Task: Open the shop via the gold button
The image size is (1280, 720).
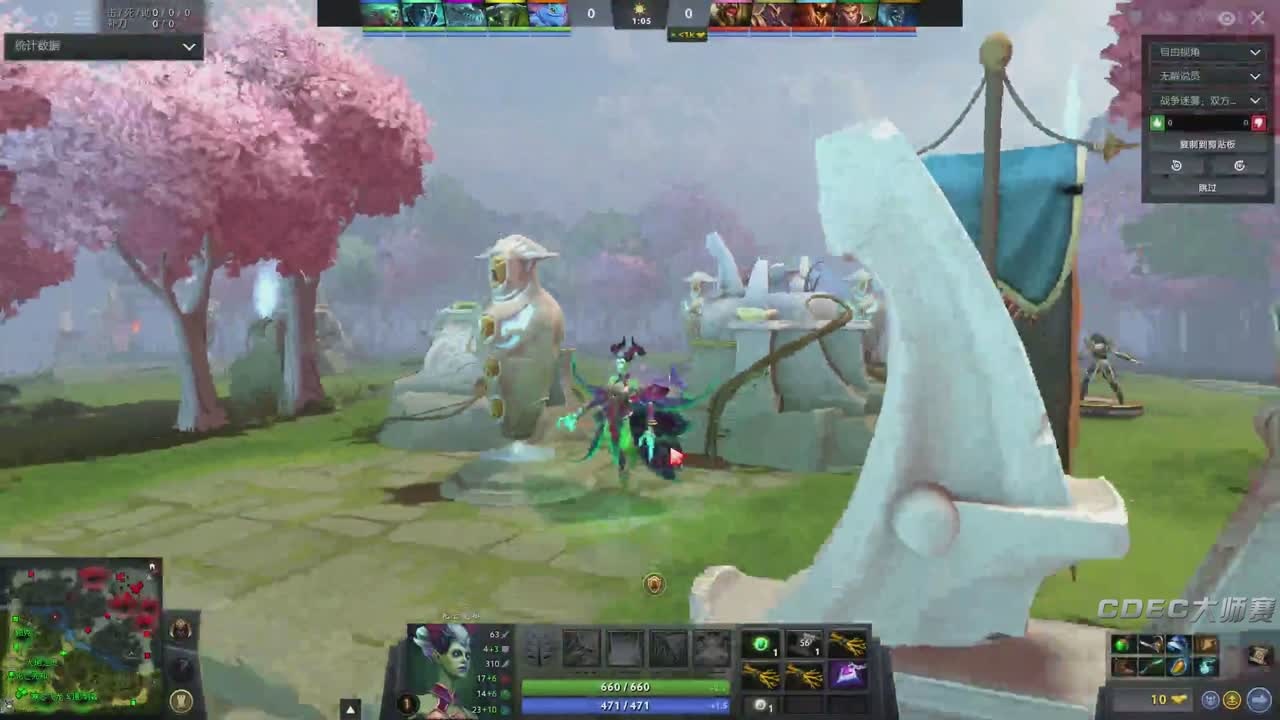Action: pos(1142,700)
